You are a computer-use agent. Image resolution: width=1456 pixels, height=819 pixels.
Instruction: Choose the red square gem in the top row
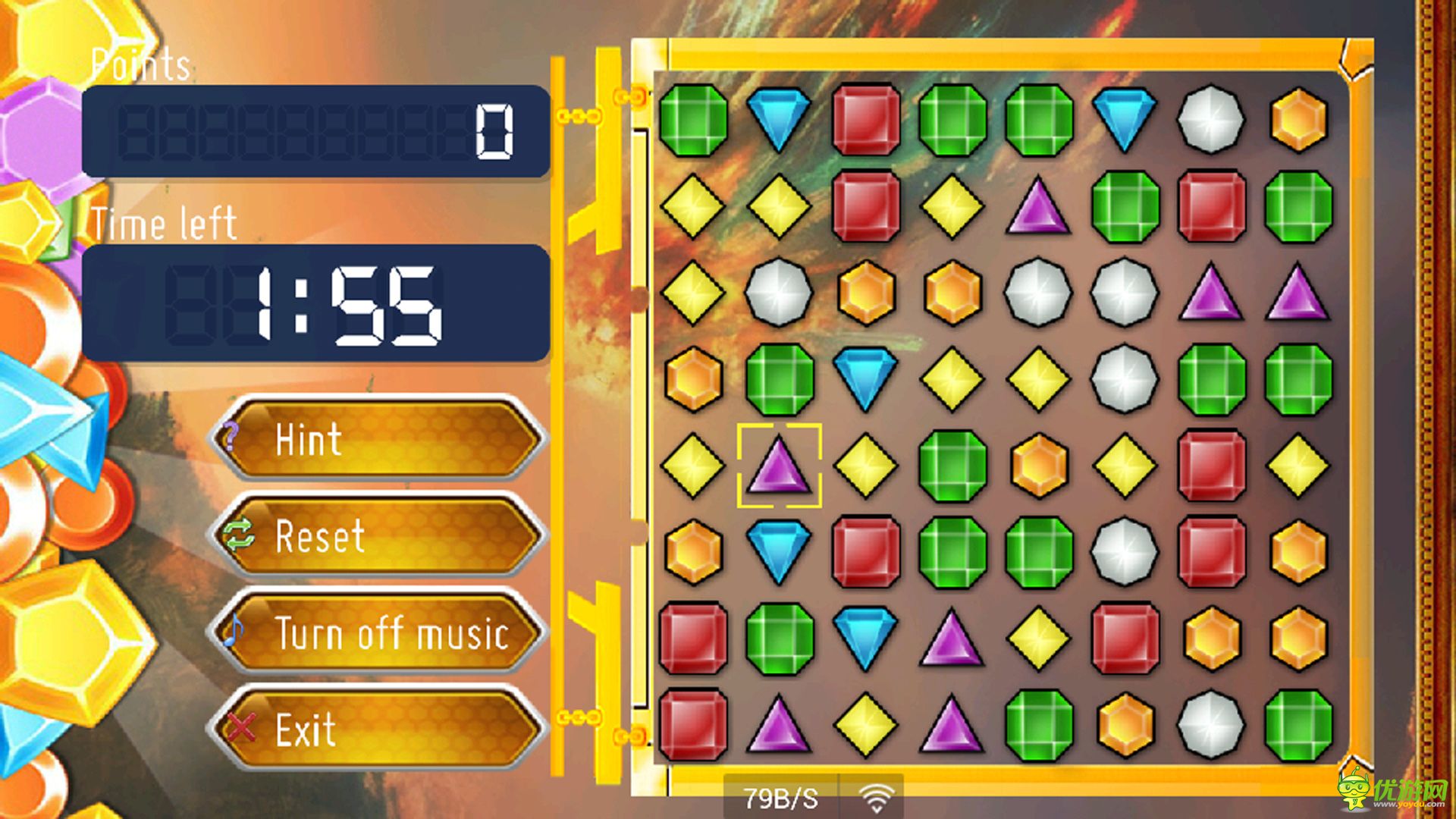point(866,119)
